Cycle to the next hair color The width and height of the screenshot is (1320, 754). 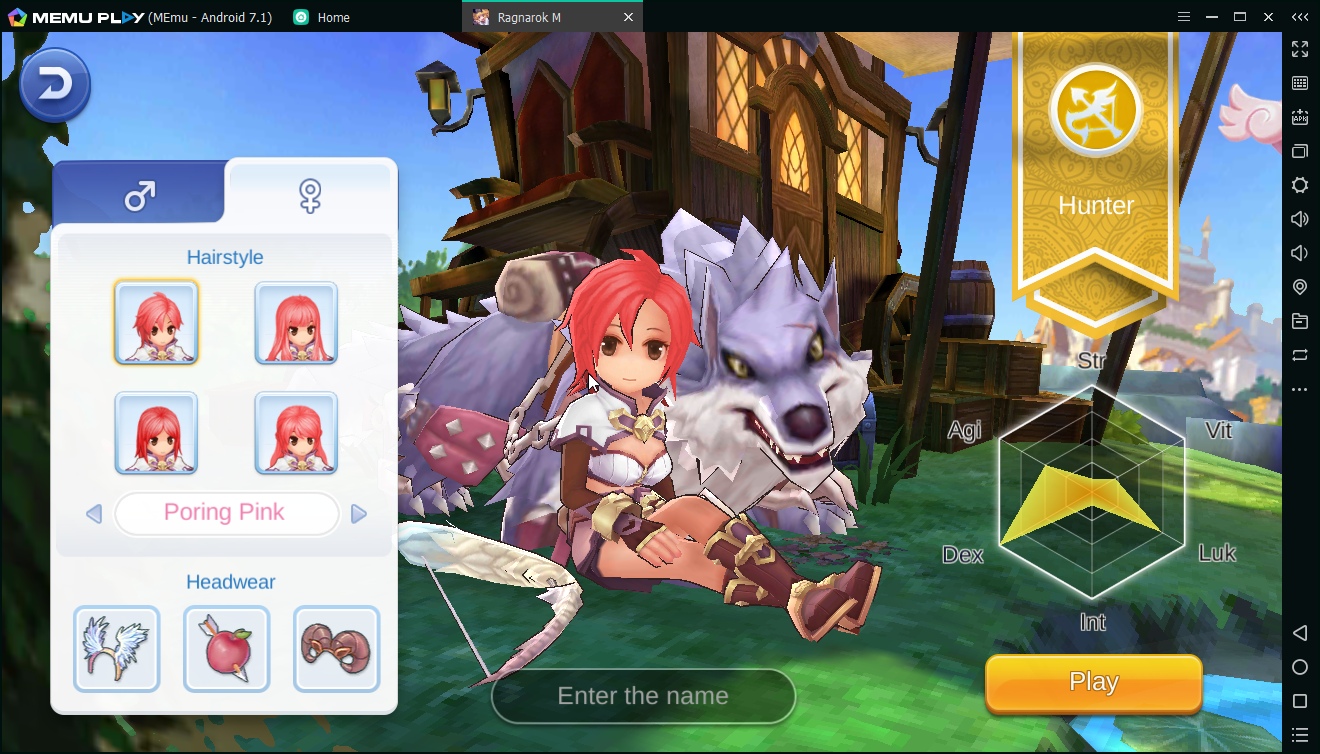[359, 514]
